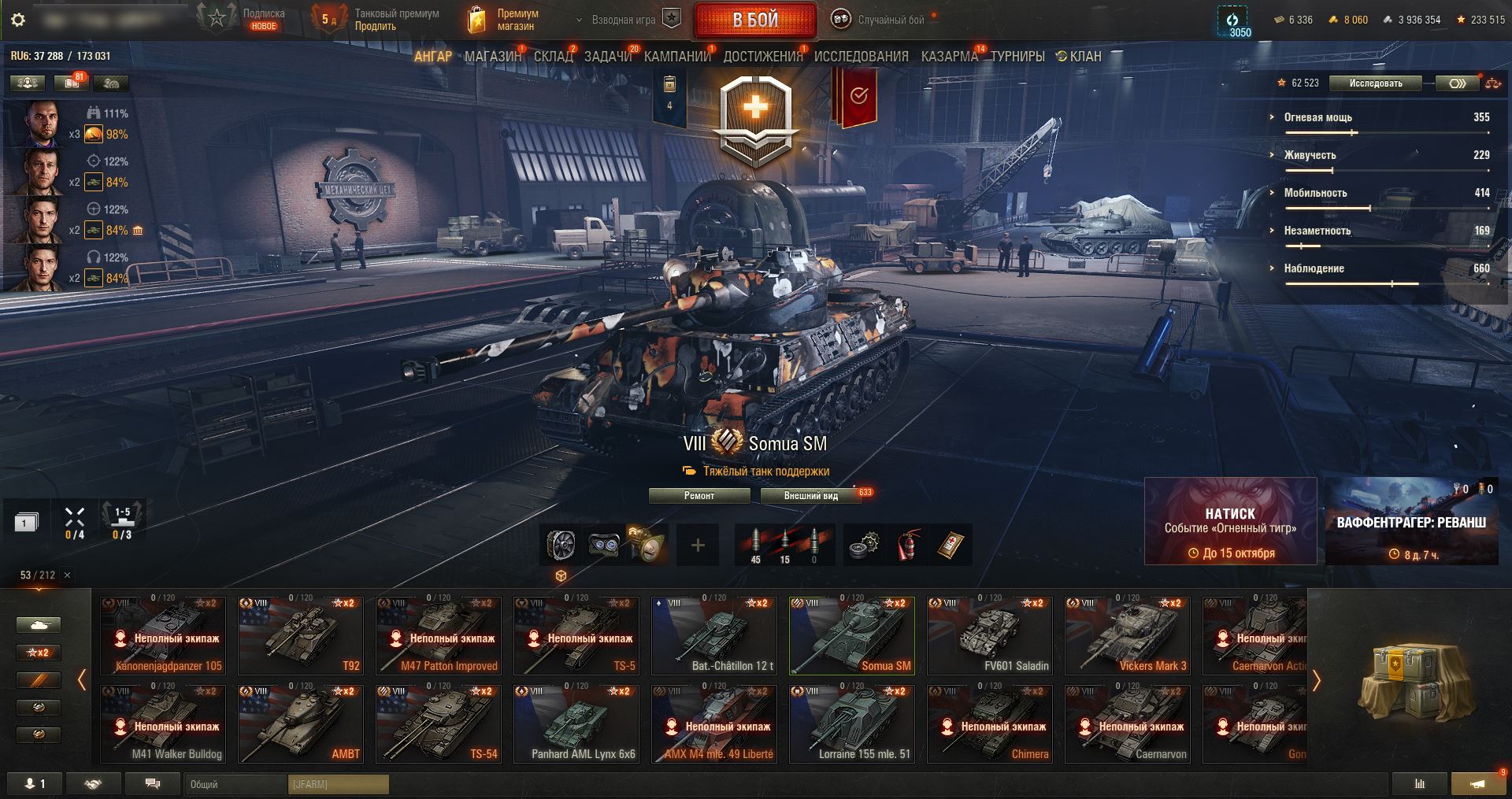Click the red В БОЙ battle button

pyautogui.click(x=755, y=20)
